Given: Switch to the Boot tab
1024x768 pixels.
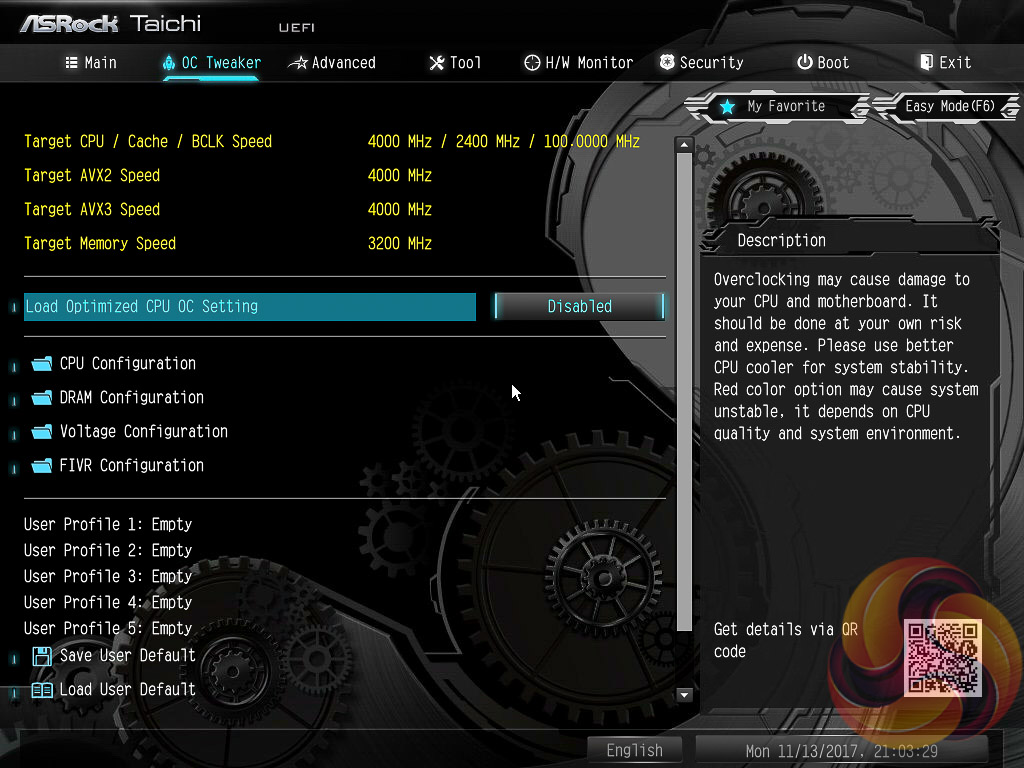Looking at the screenshot, I should 822,63.
